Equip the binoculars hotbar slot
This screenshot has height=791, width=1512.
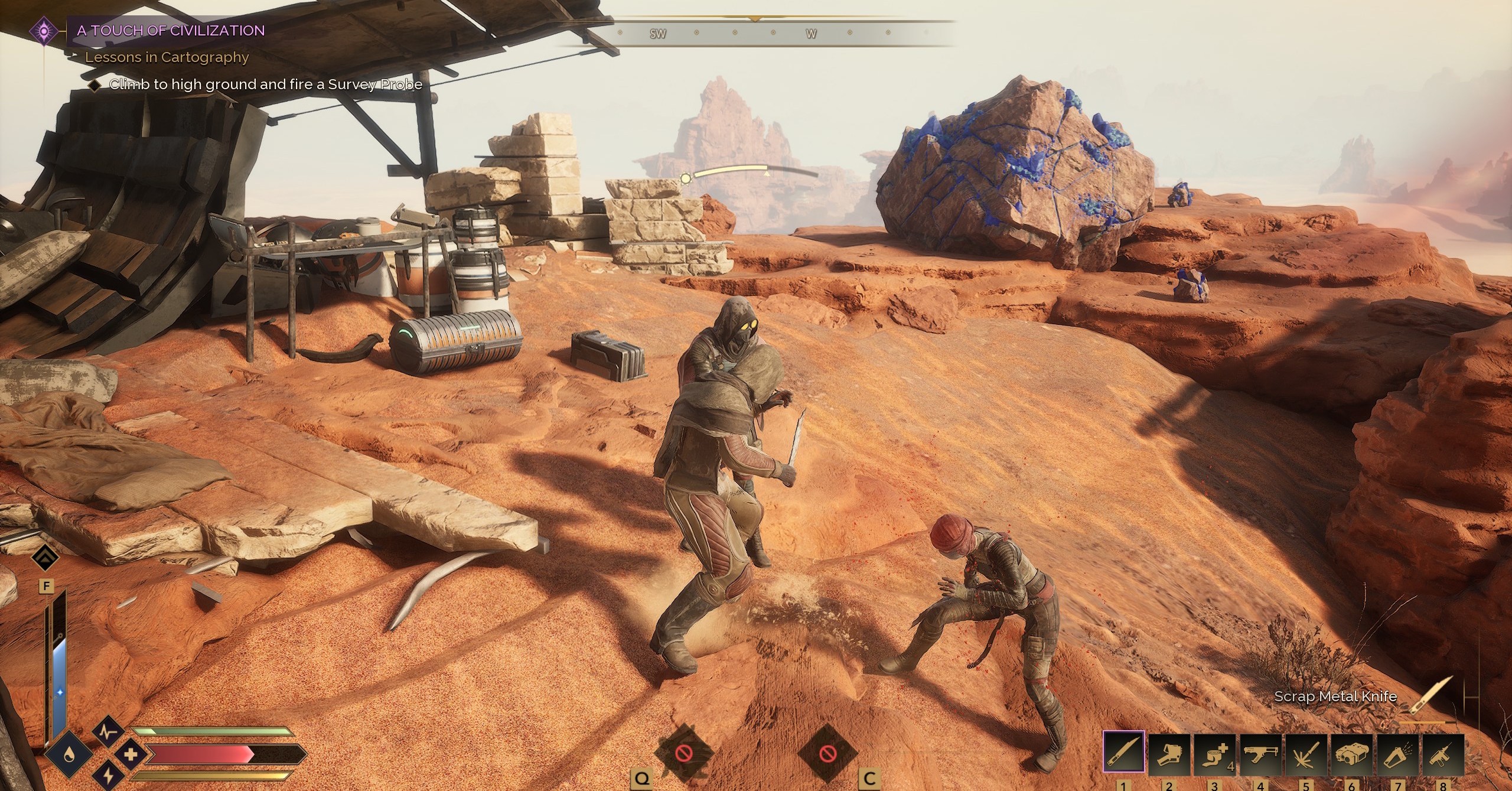click(x=1352, y=753)
